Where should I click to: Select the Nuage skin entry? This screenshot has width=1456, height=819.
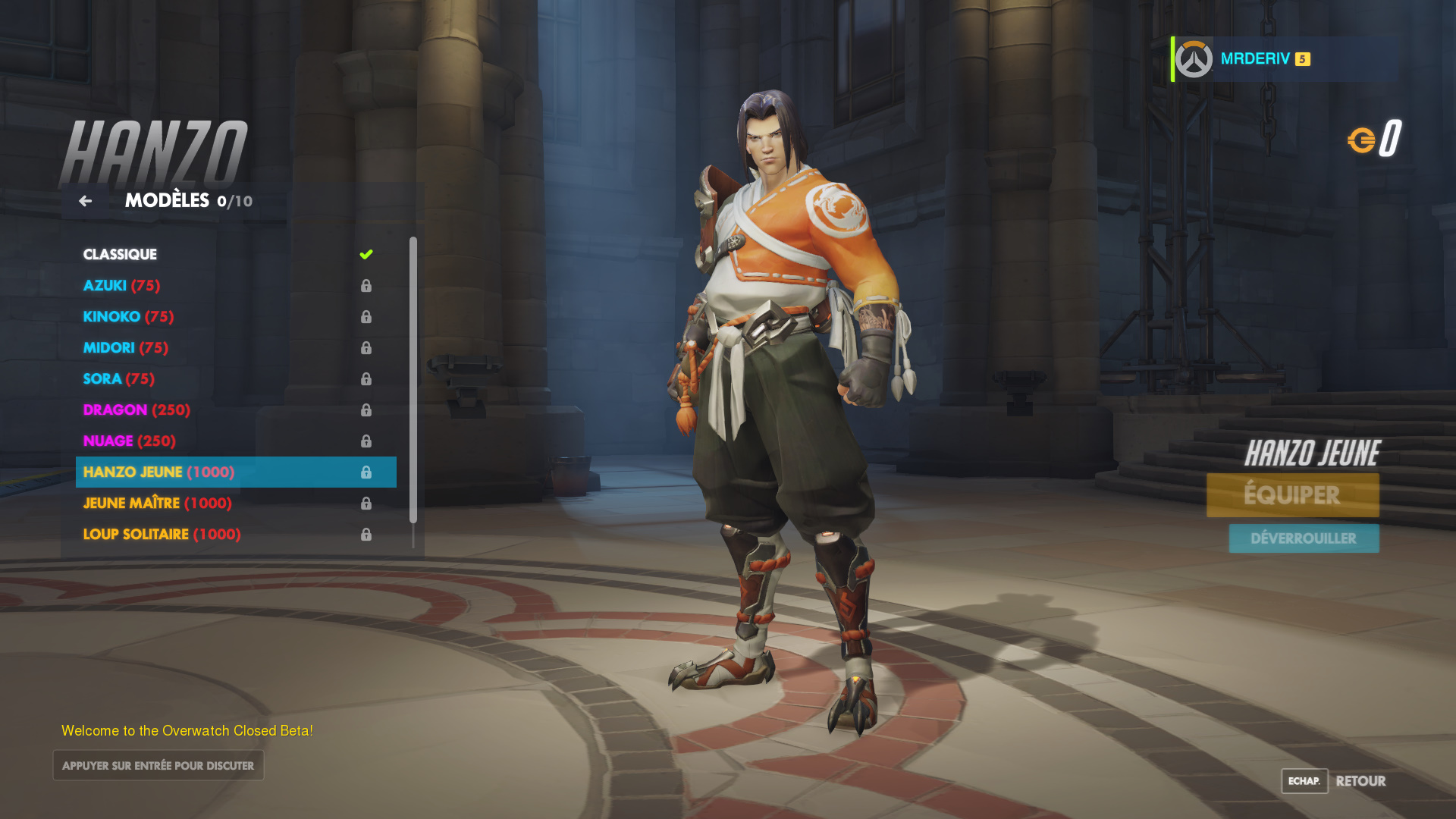130,441
